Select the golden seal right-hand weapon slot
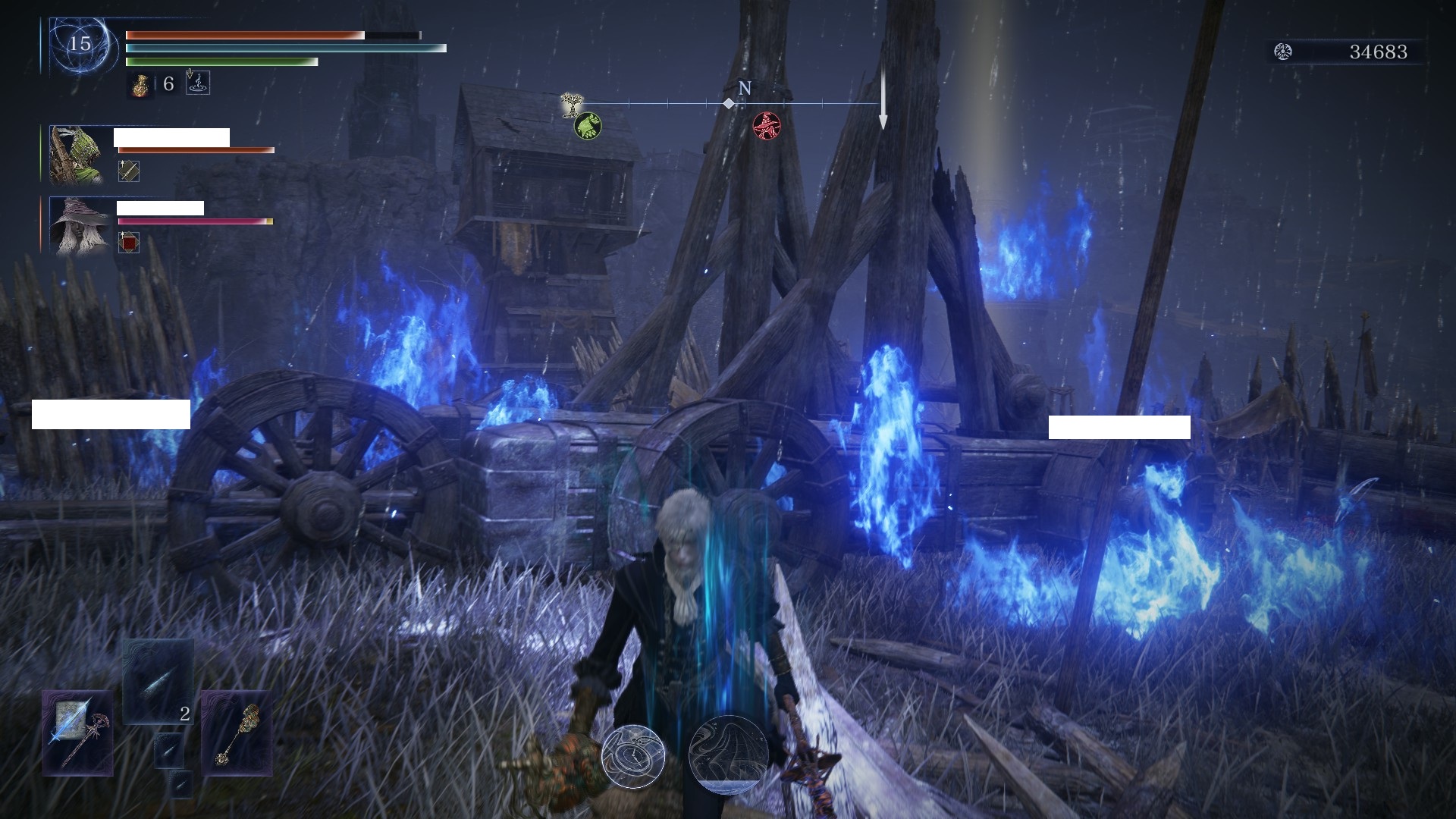The height and width of the screenshot is (819, 1456). coord(237,733)
